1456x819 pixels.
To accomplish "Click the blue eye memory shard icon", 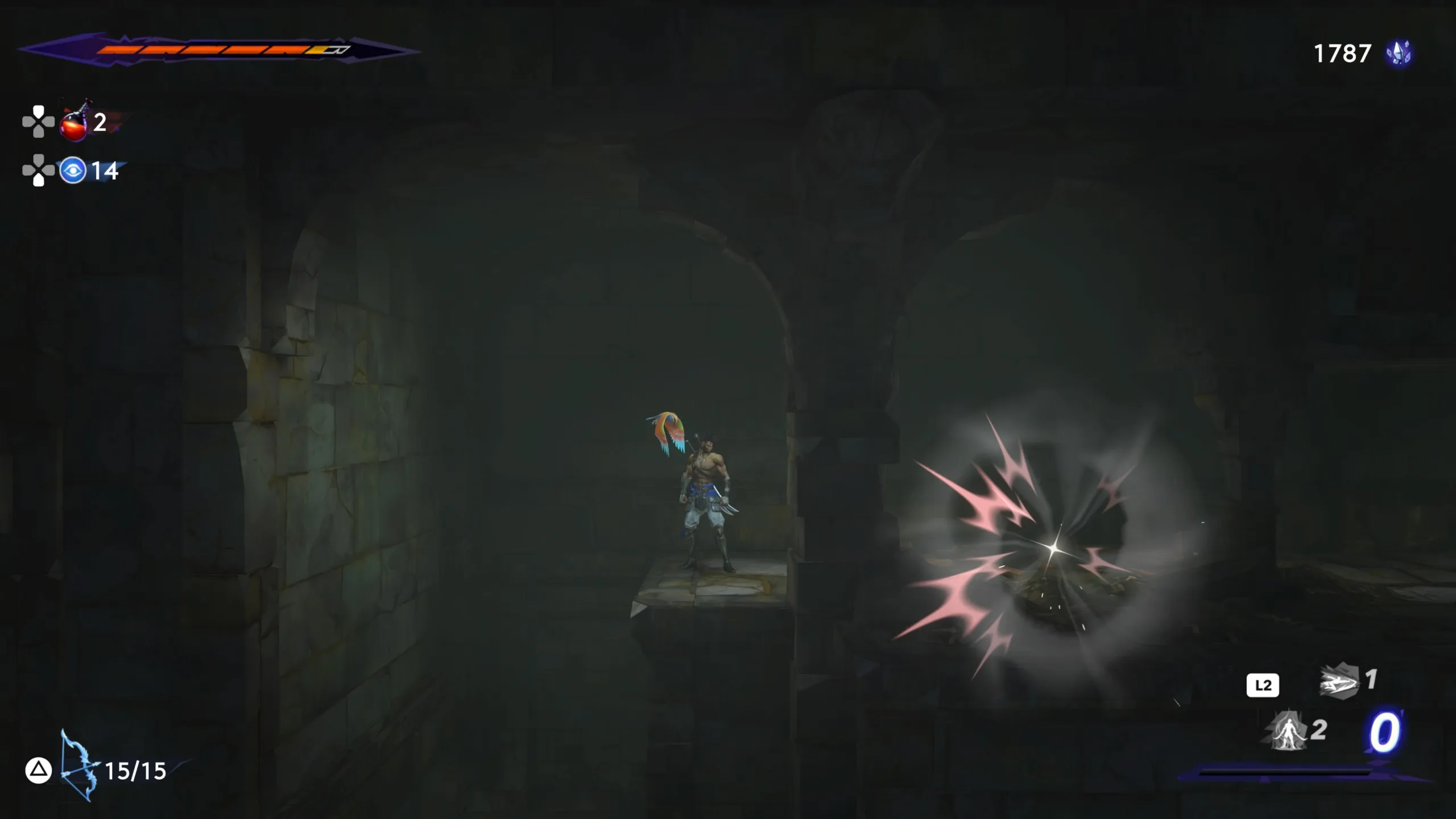I will (73, 171).
